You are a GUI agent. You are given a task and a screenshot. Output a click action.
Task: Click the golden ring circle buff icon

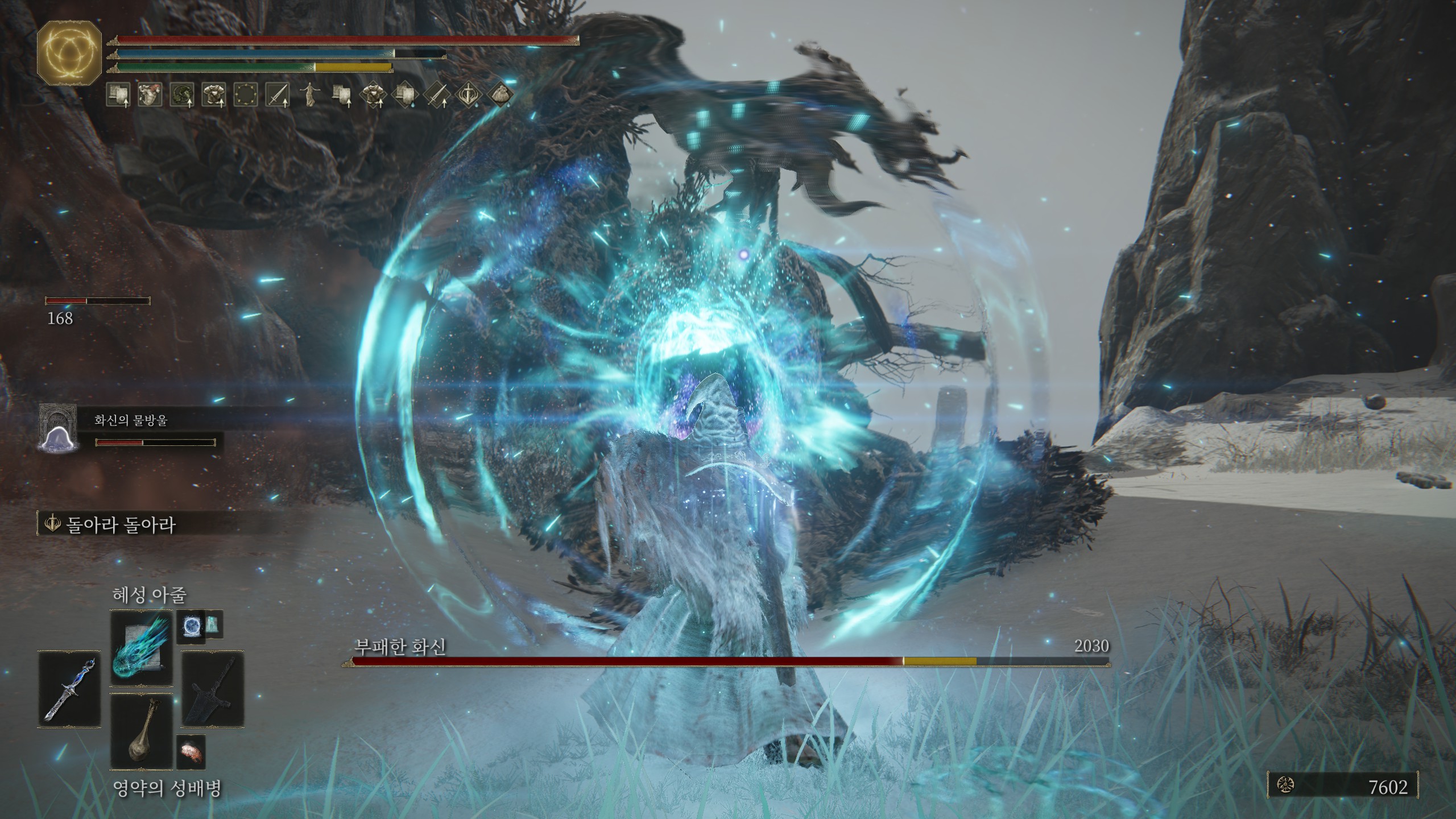pos(246,95)
